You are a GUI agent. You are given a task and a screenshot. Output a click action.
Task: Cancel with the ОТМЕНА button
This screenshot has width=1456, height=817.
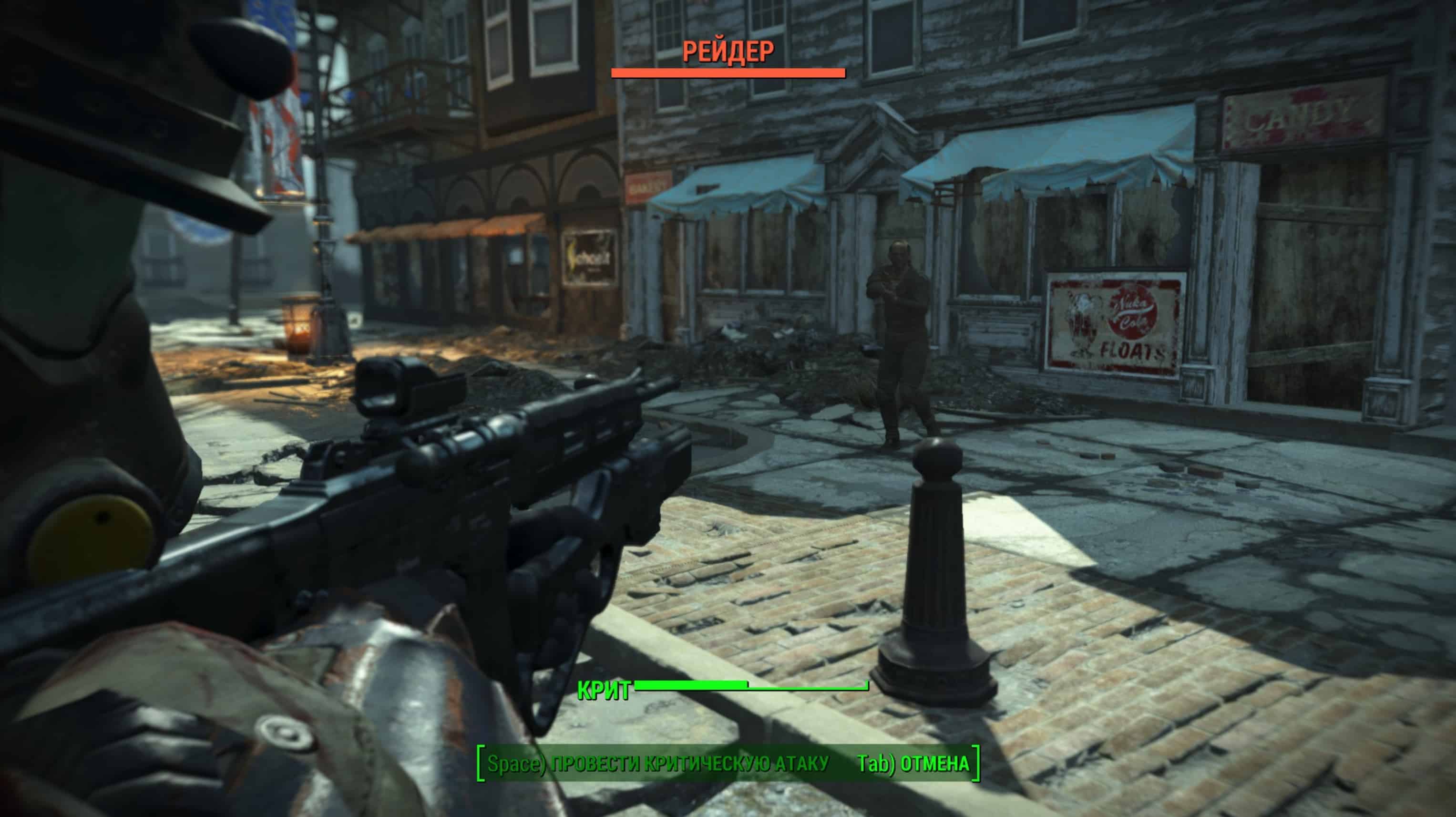pyautogui.click(x=913, y=764)
